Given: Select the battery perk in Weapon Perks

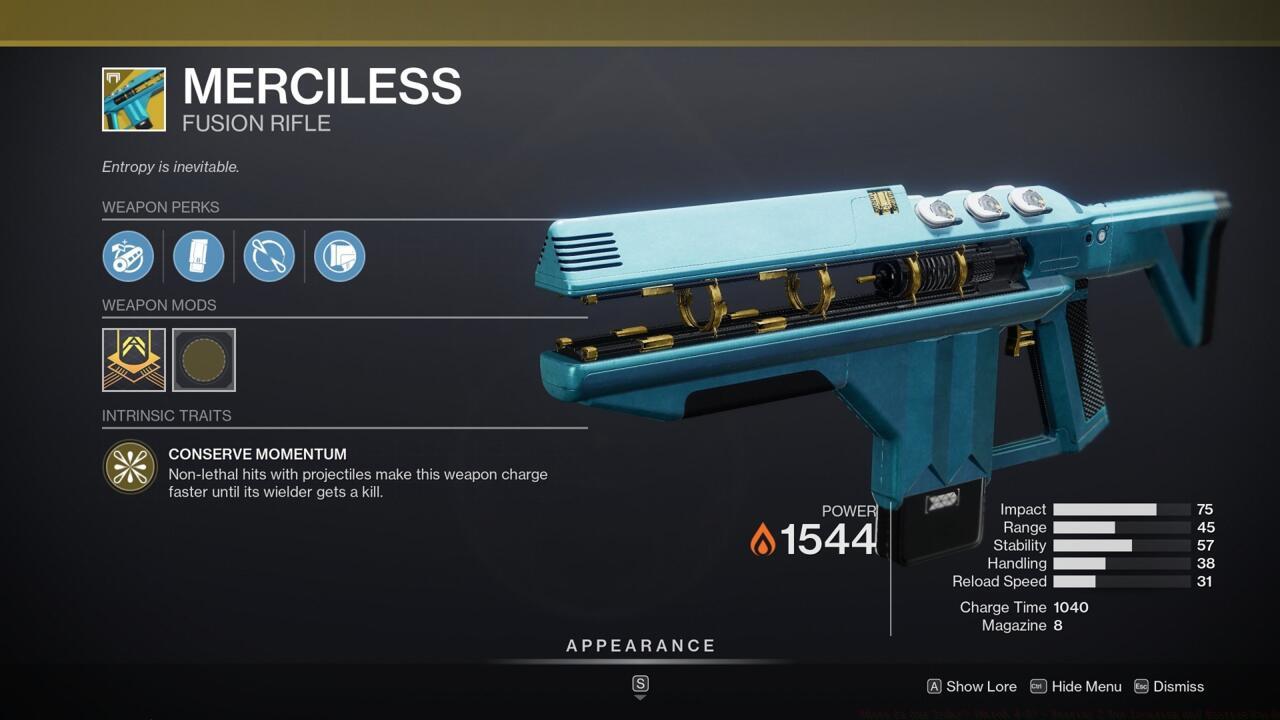Looking at the screenshot, I should coord(199,256).
